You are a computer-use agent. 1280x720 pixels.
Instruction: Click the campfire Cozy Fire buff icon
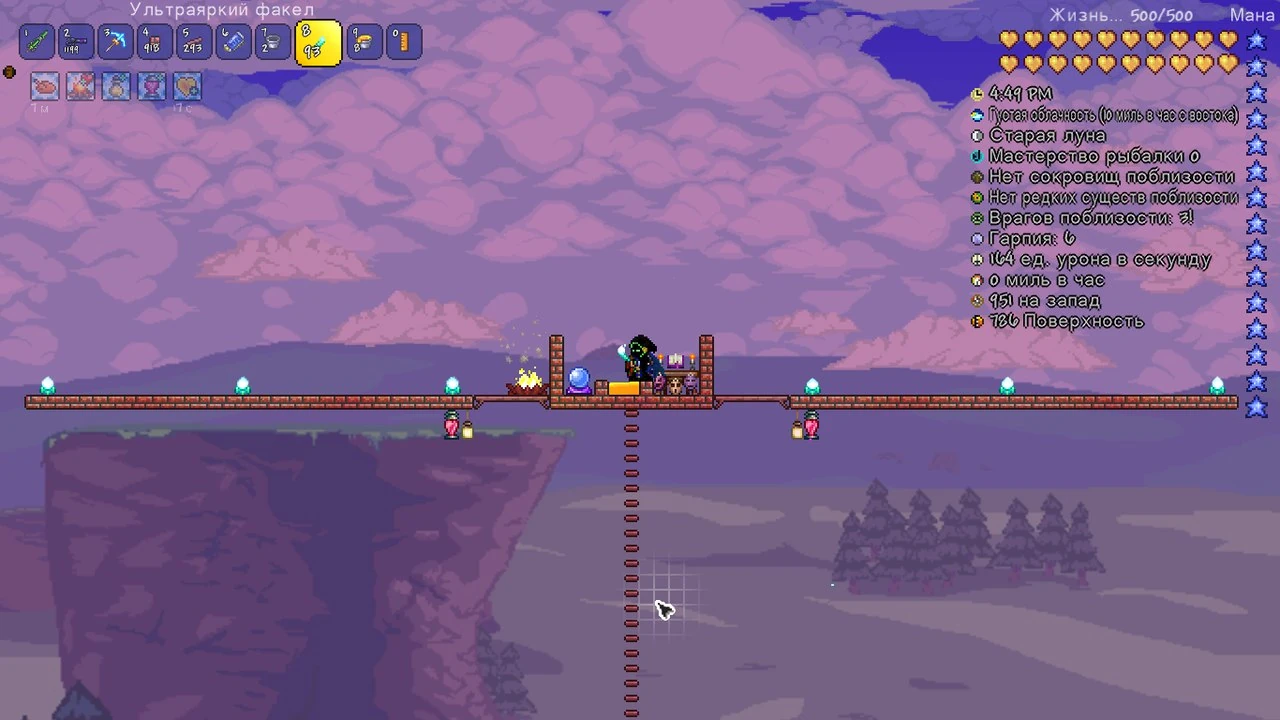click(x=80, y=87)
